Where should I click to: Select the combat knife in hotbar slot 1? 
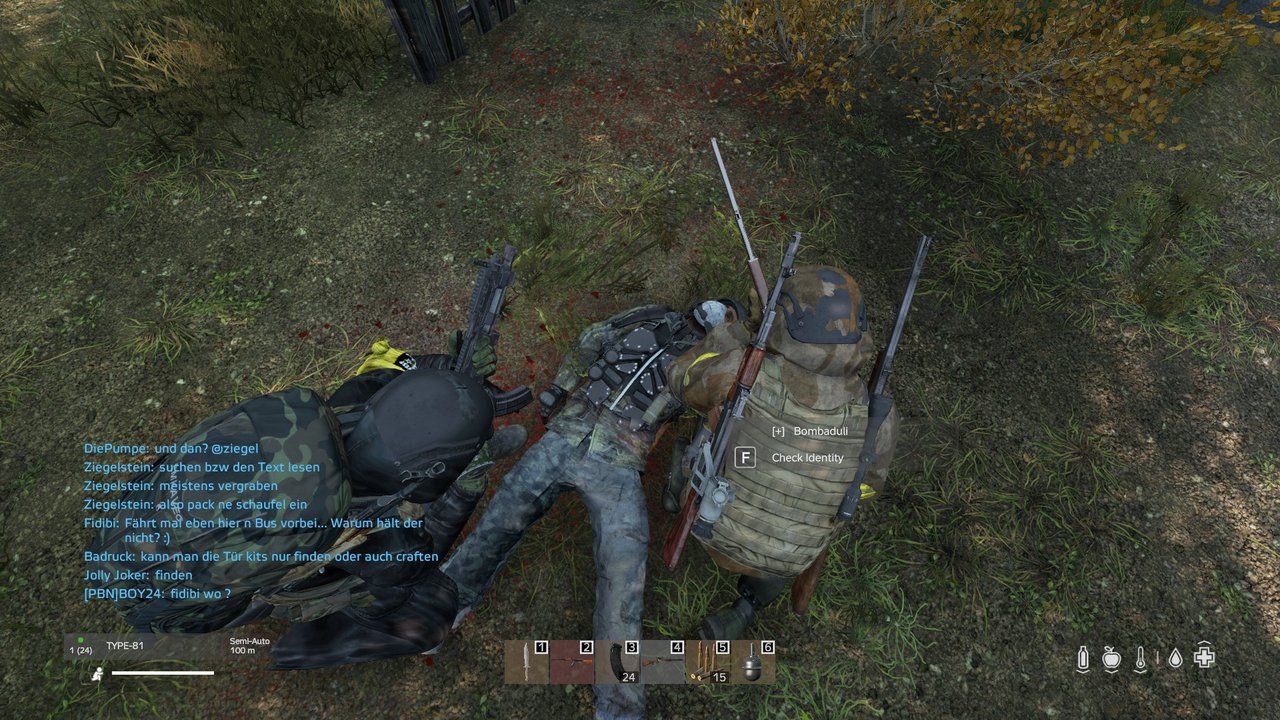coord(526,662)
